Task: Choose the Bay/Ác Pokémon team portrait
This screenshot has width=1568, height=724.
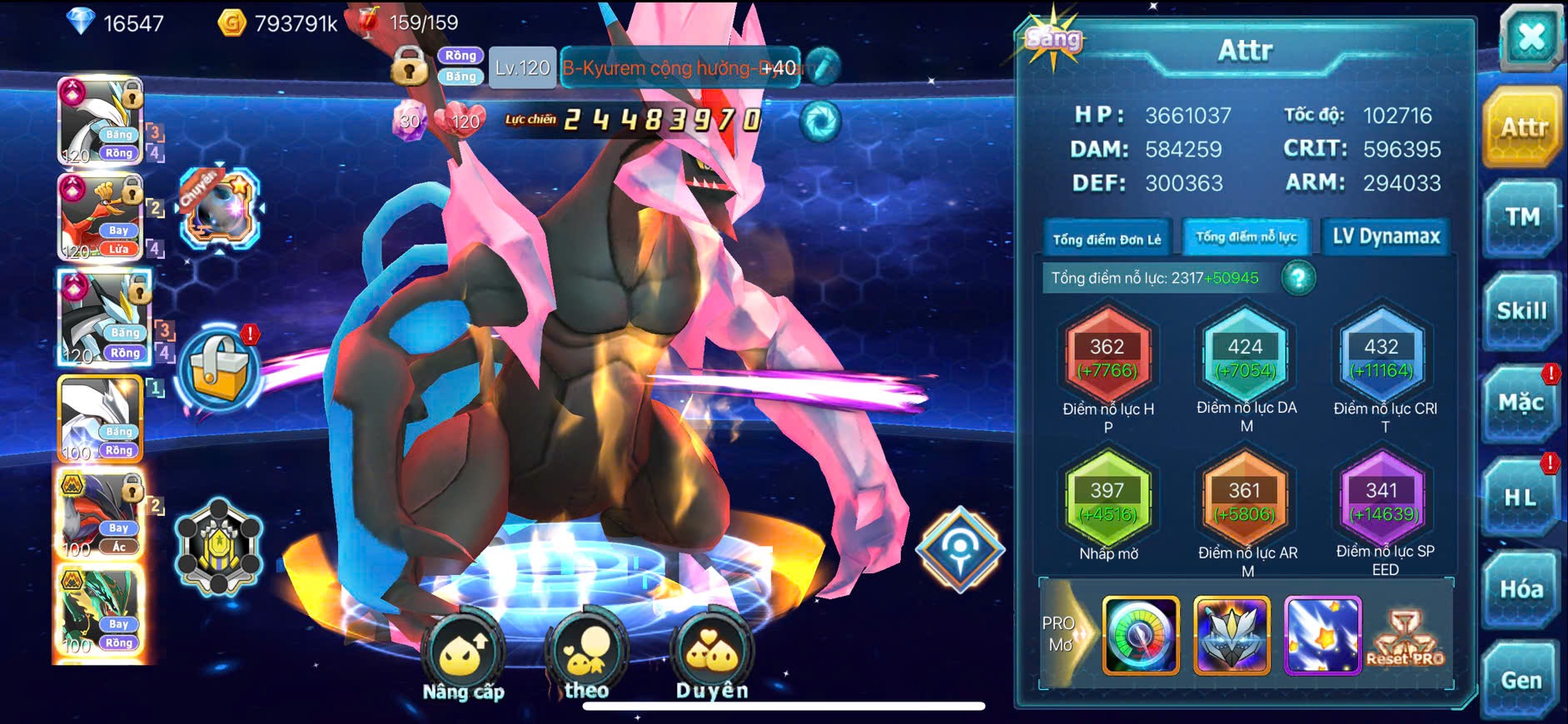Action: pos(101,515)
